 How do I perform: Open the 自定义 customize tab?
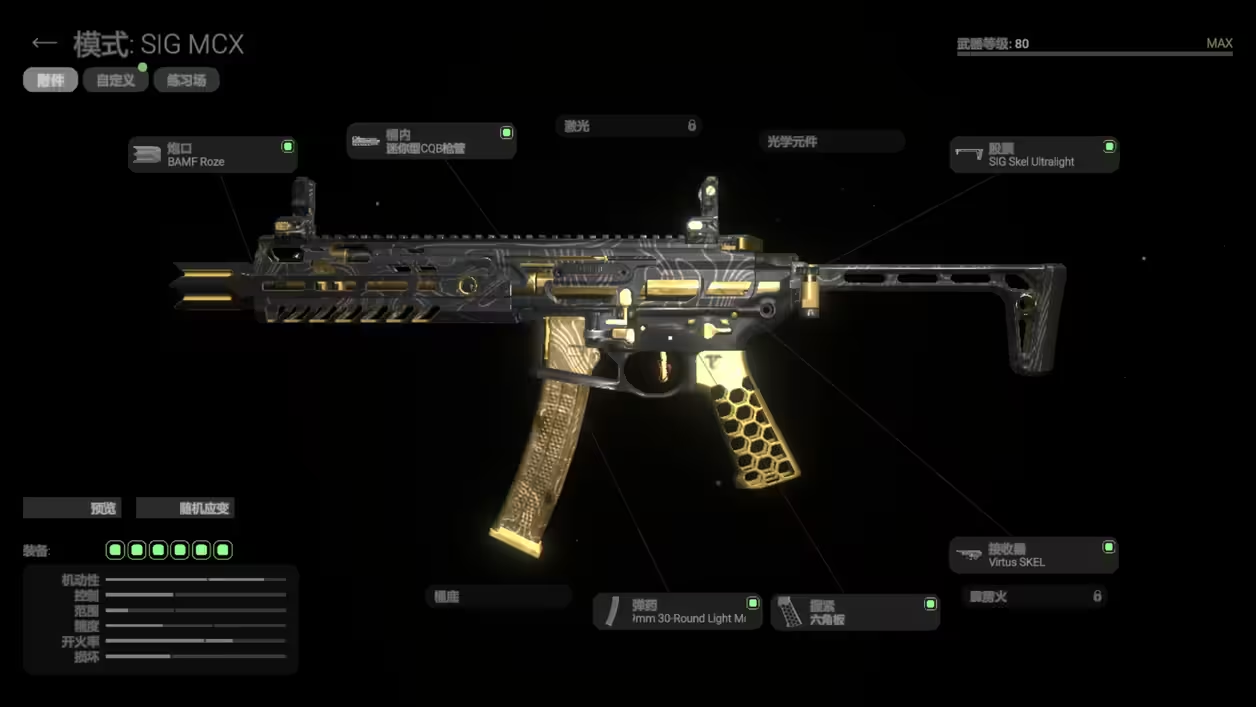click(x=116, y=80)
